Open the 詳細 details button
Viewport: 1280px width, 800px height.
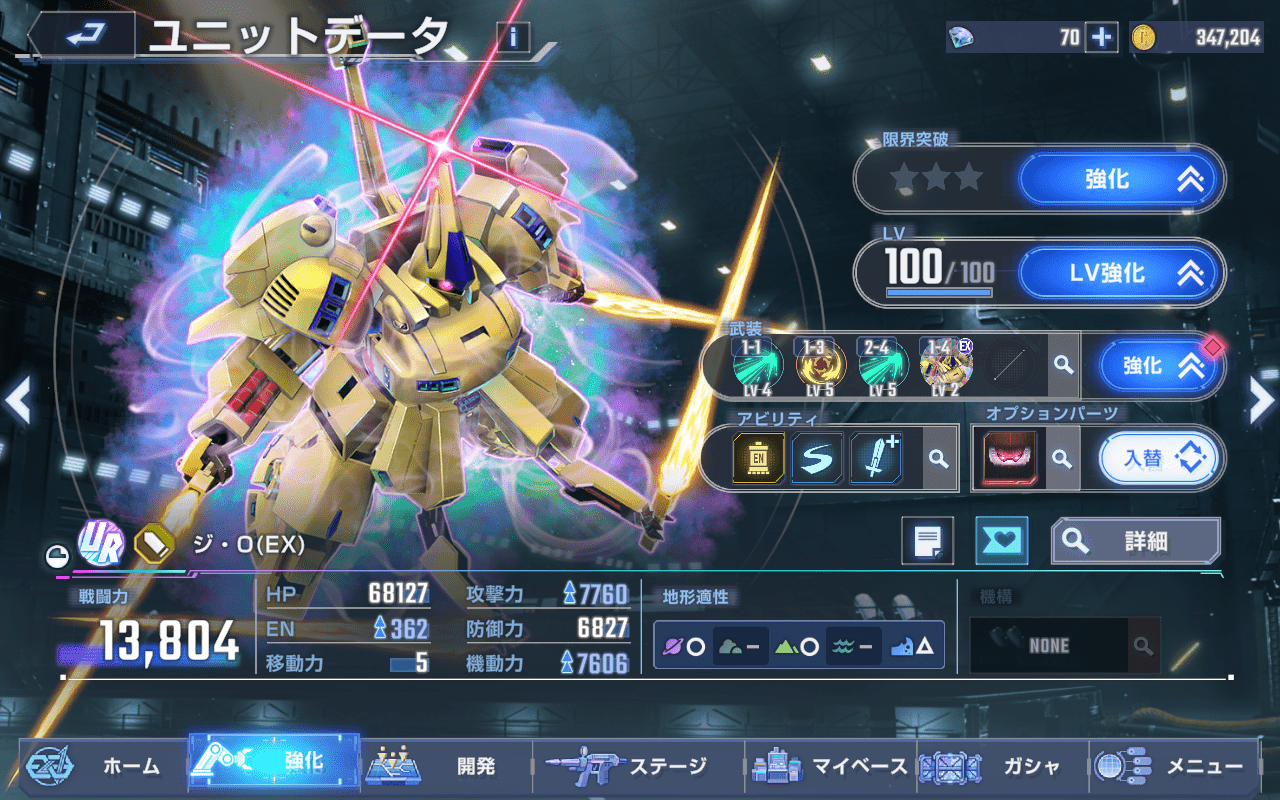click(x=1135, y=541)
